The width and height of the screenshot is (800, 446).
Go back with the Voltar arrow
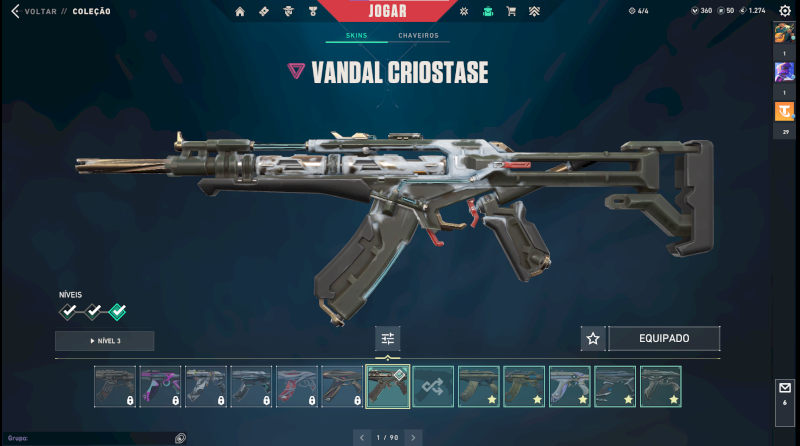(15, 11)
